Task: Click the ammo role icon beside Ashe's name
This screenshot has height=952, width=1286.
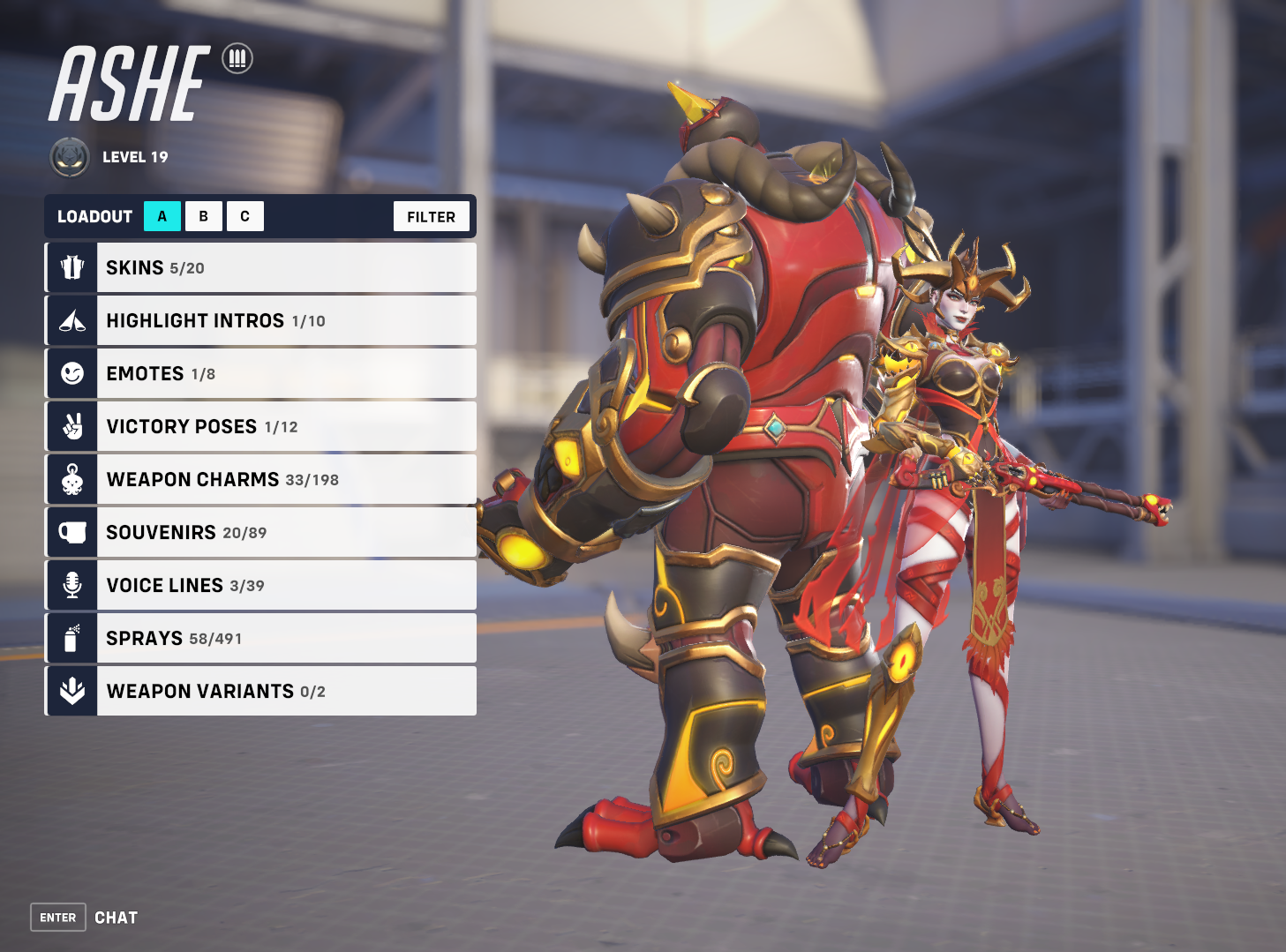Action: 237,58
